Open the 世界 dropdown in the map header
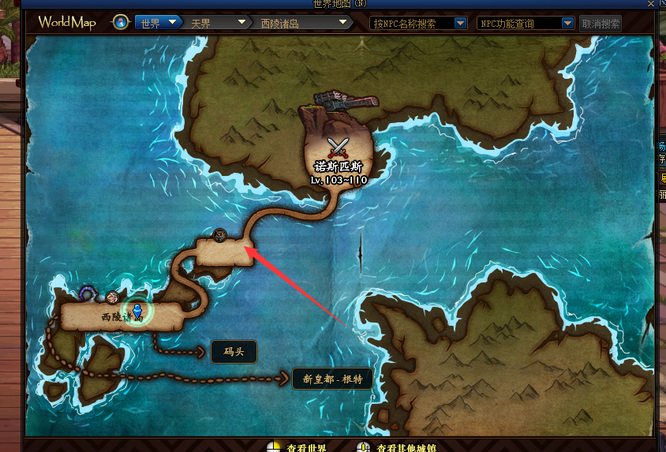This screenshot has height=452, width=666. click(x=158, y=22)
